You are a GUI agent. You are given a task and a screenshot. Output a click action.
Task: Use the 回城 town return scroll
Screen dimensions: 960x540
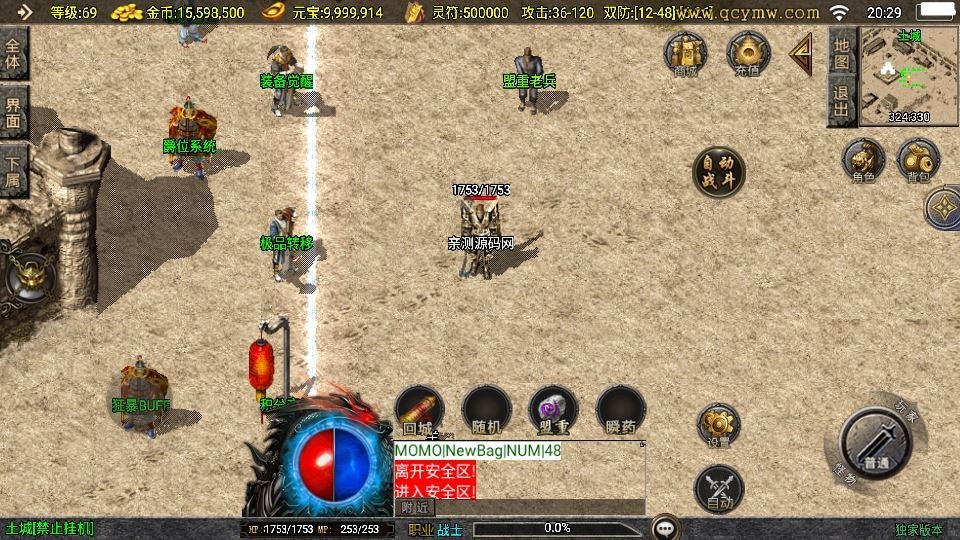(420, 411)
